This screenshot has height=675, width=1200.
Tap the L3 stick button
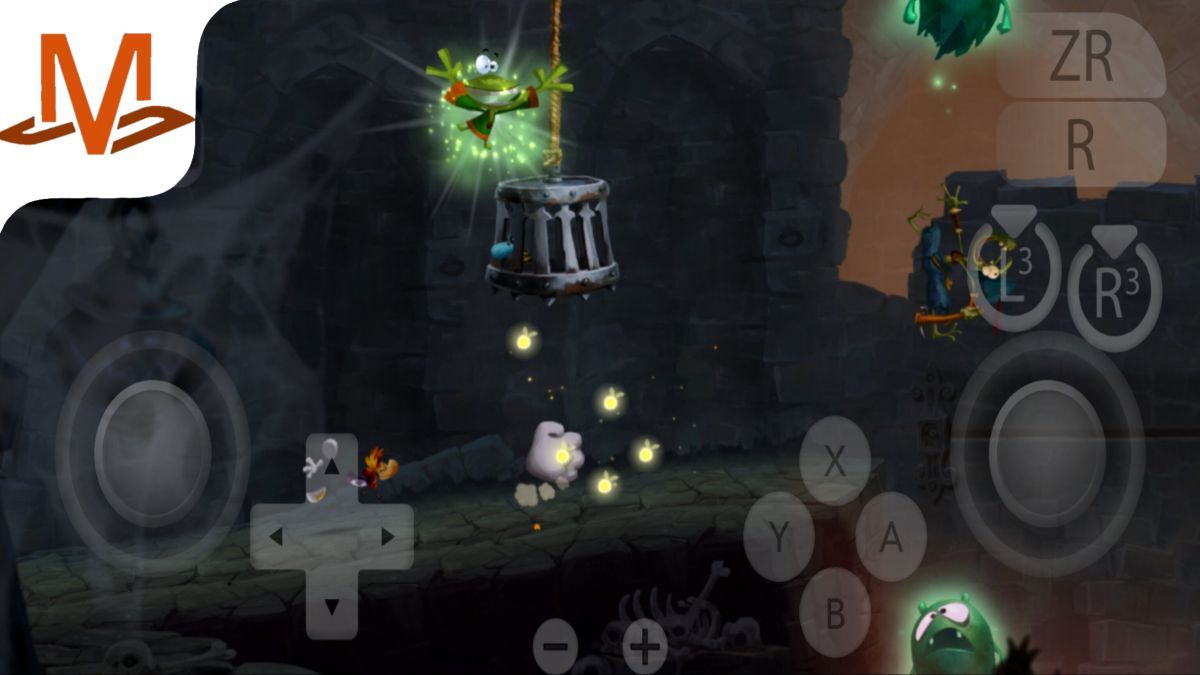[1014, 278]
